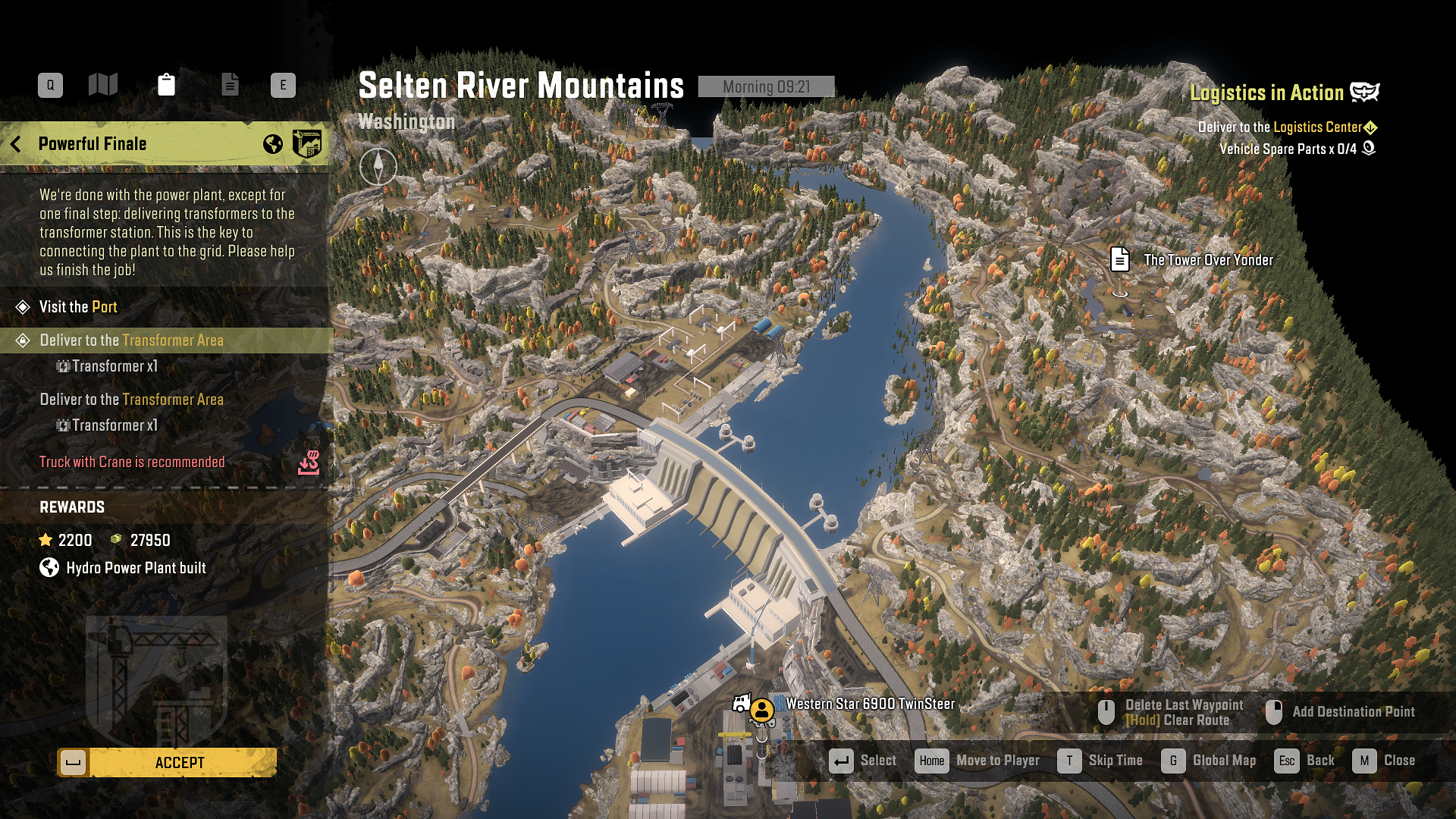Switch to the clipboard tasks tab
Viewport: 1456px width, 819px height.
166,85
